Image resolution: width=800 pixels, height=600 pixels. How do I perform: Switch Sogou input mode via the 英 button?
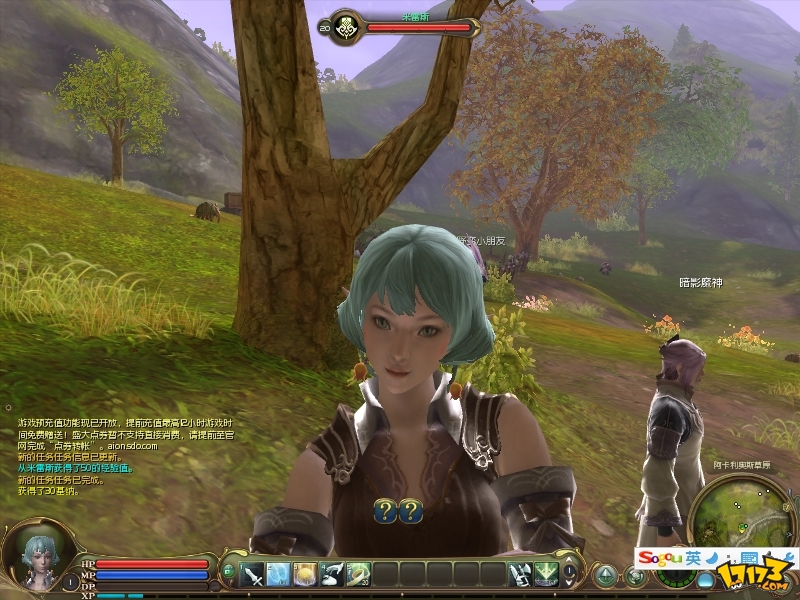693,557
